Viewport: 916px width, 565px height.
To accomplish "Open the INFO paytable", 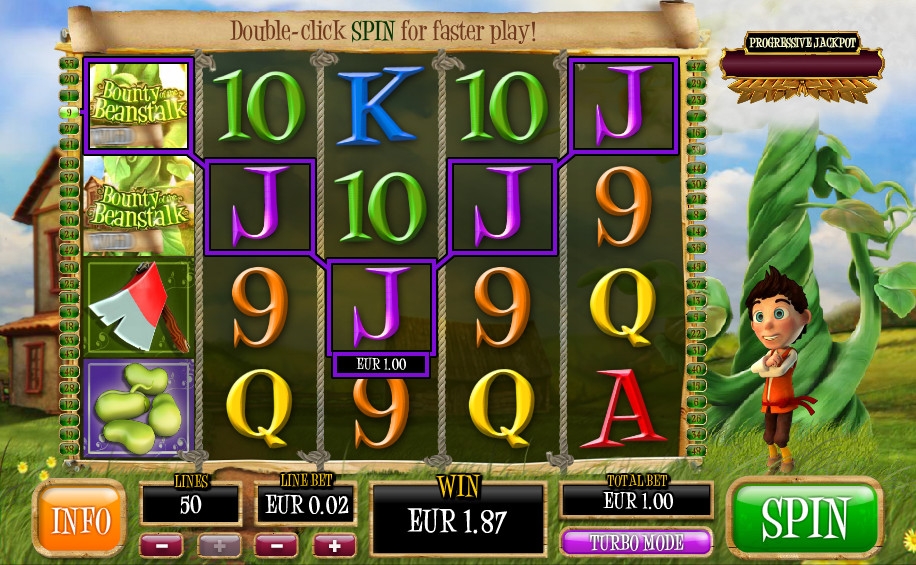I will pyautogui.click(x=79, y=518).
